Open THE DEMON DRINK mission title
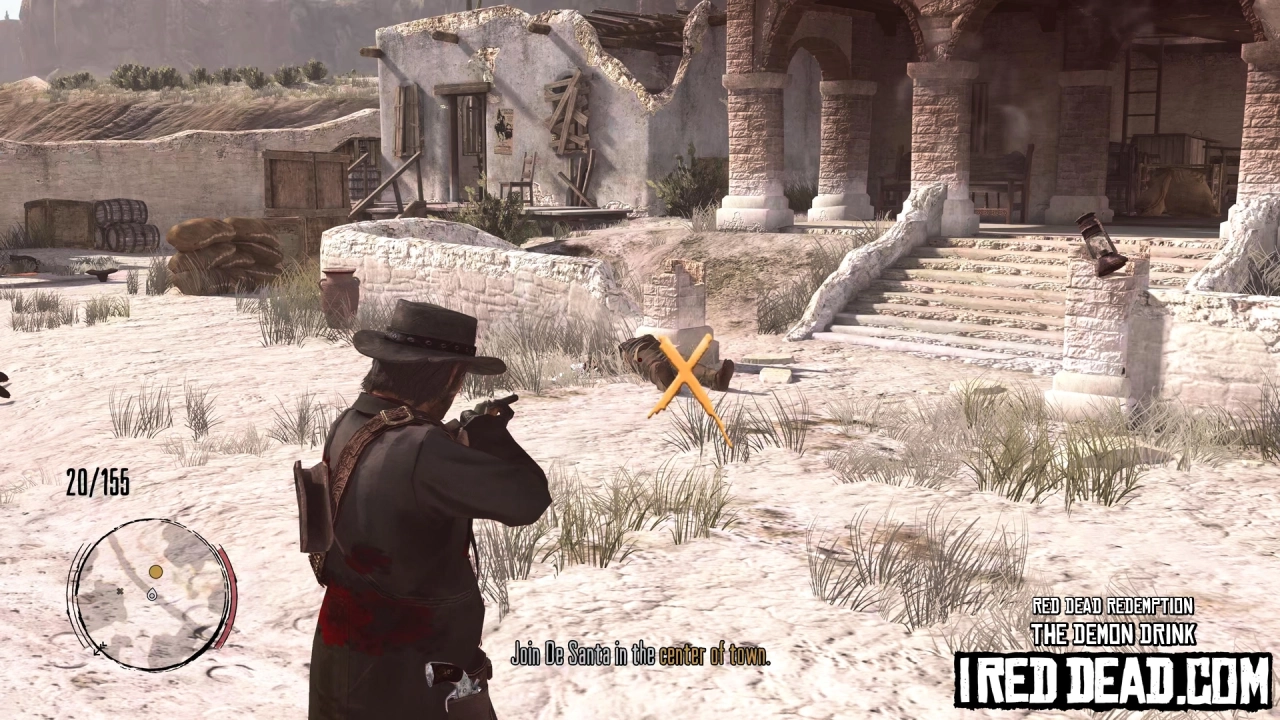This screenshot has width=1280, height=720. coord(1113,633)
